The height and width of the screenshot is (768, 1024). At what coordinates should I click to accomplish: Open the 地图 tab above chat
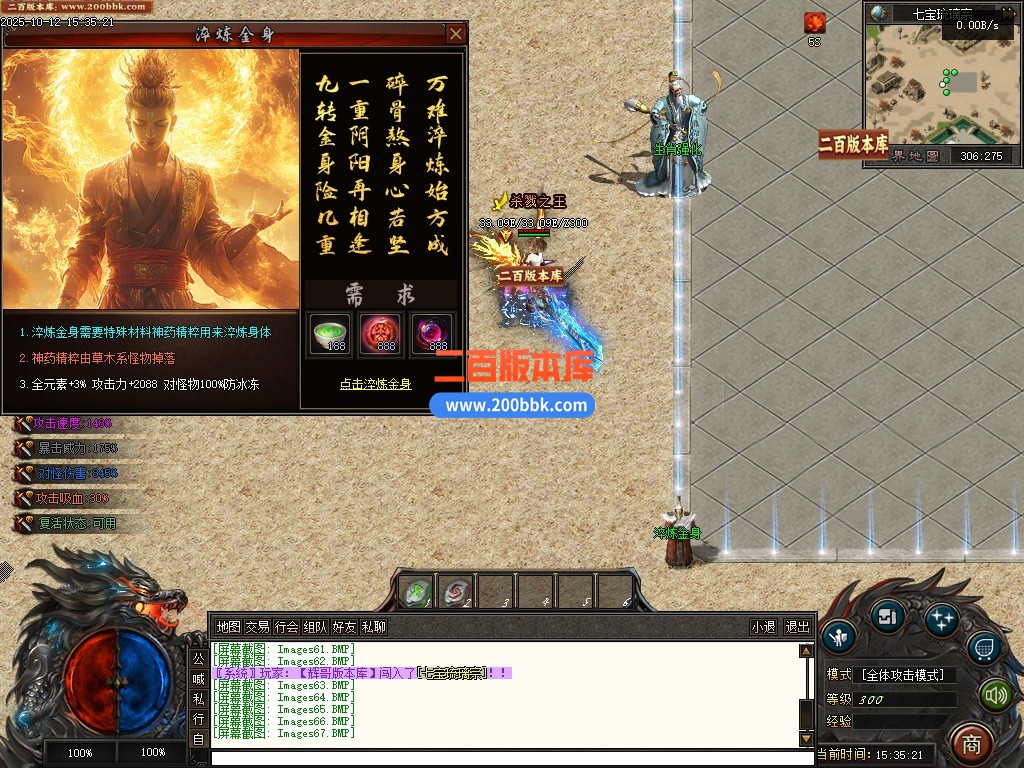(x=229, y=627)
